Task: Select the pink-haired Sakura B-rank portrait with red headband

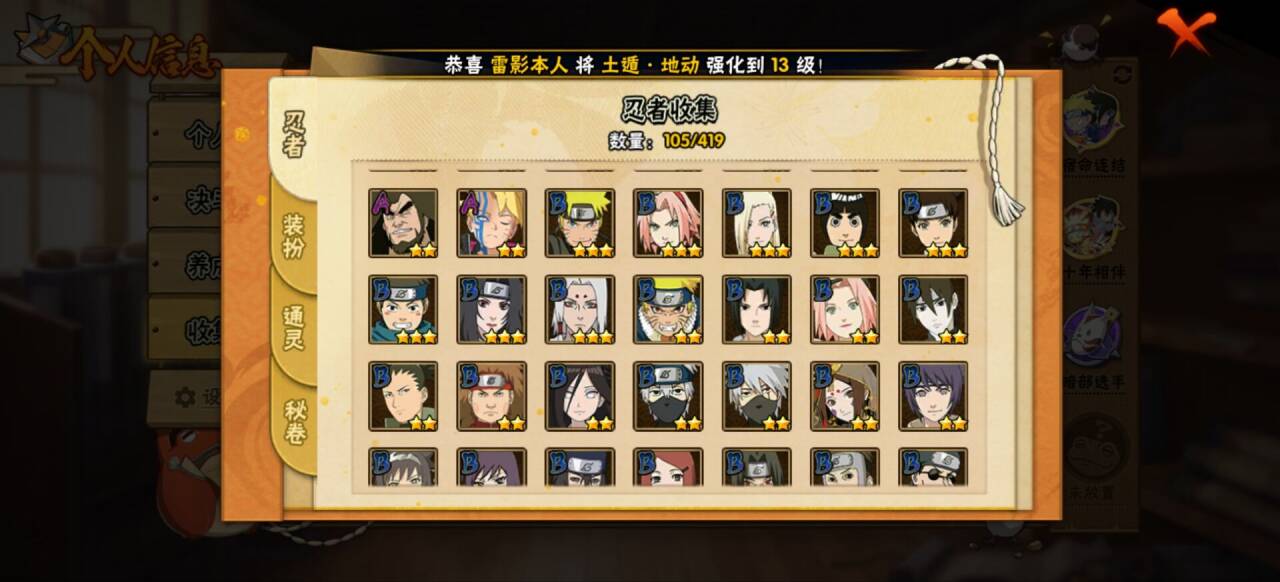Action: point(668,223)
